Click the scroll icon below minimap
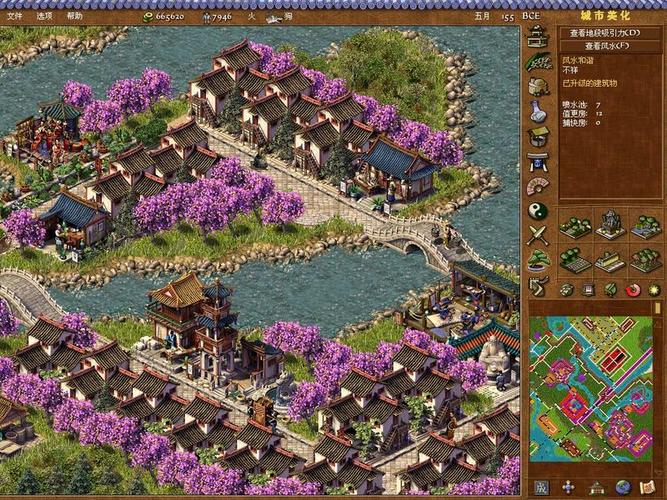This screenshot has height=500, width=667. click(649, 488)
